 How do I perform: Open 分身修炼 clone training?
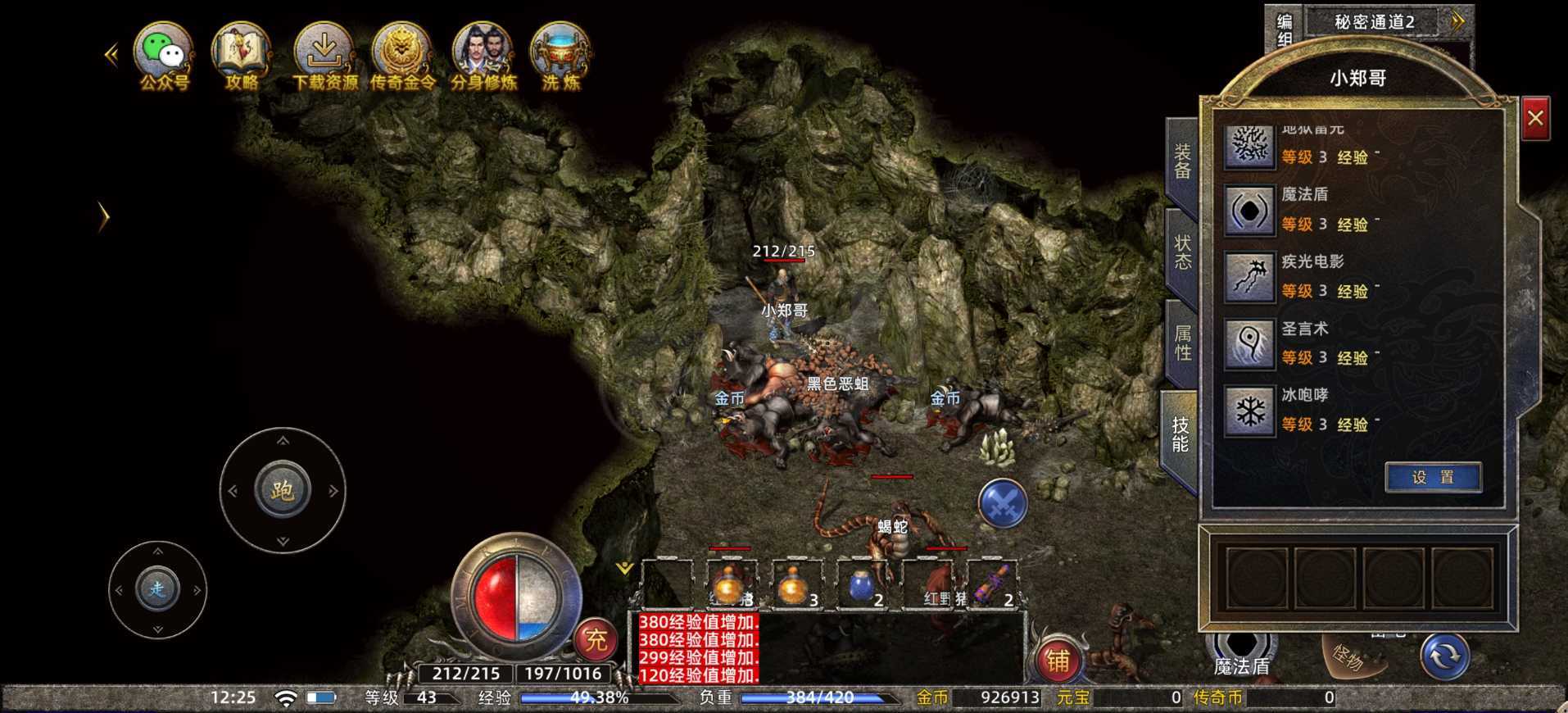pos(483,54)
